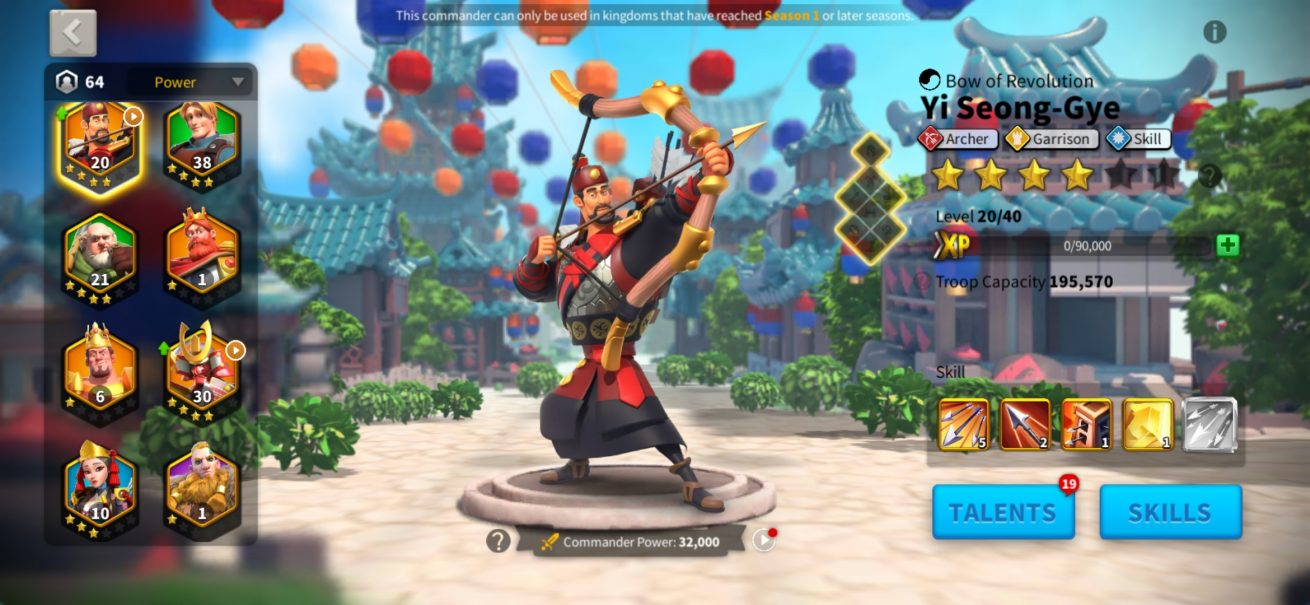1310x605 pixels.
Task: Inspect the locked grey skill icon
Action: (x=1210, y=425)
